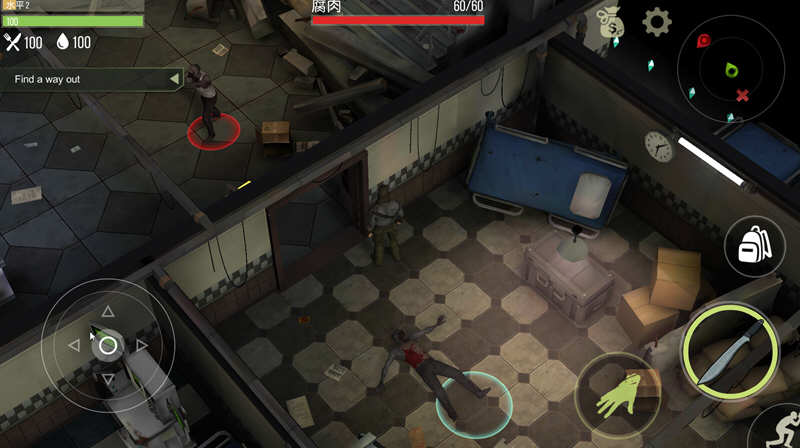Tap the joystick's up arrow
Image resolution: width=800 pixels, height=448 pixels.
[x=108, y=312]
